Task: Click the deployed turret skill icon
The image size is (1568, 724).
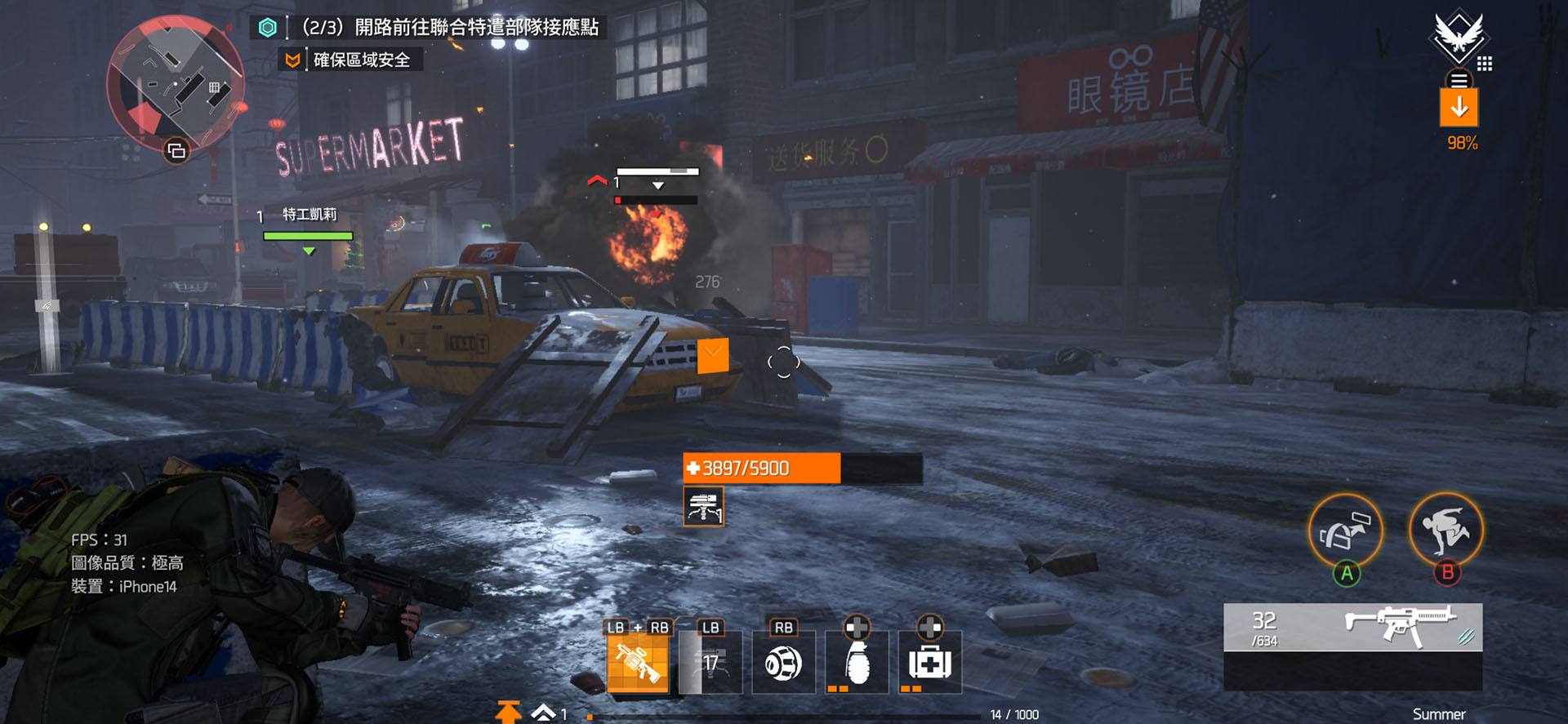Action: pyautogui.click(x=703, y=507)
